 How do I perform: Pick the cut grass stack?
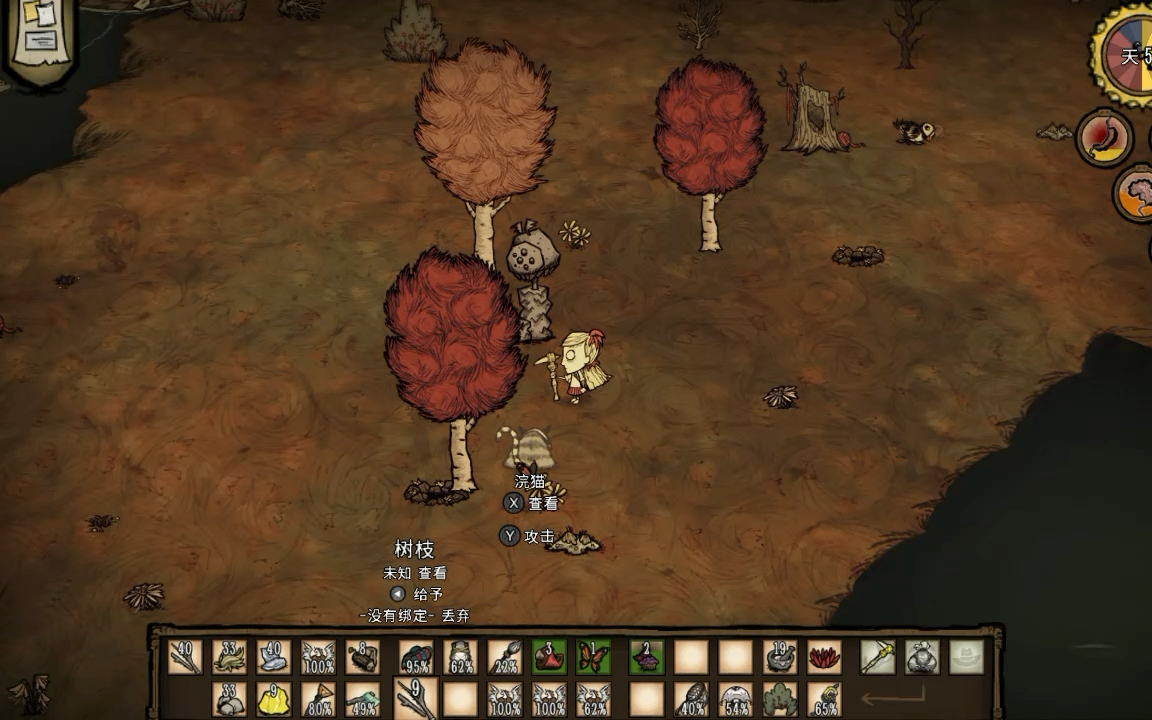coord(229,657)
